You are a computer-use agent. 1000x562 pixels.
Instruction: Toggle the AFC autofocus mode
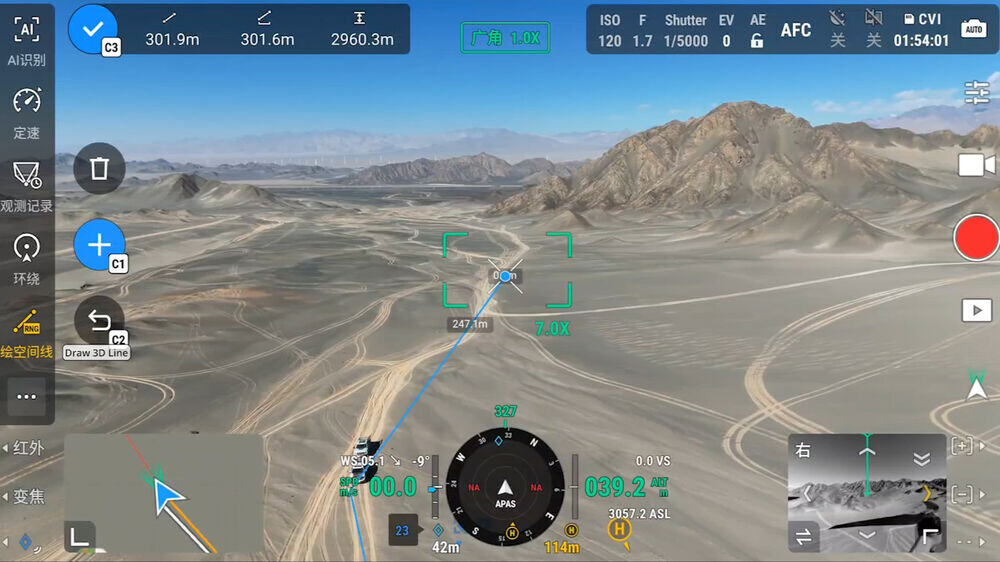pos(796,30)
